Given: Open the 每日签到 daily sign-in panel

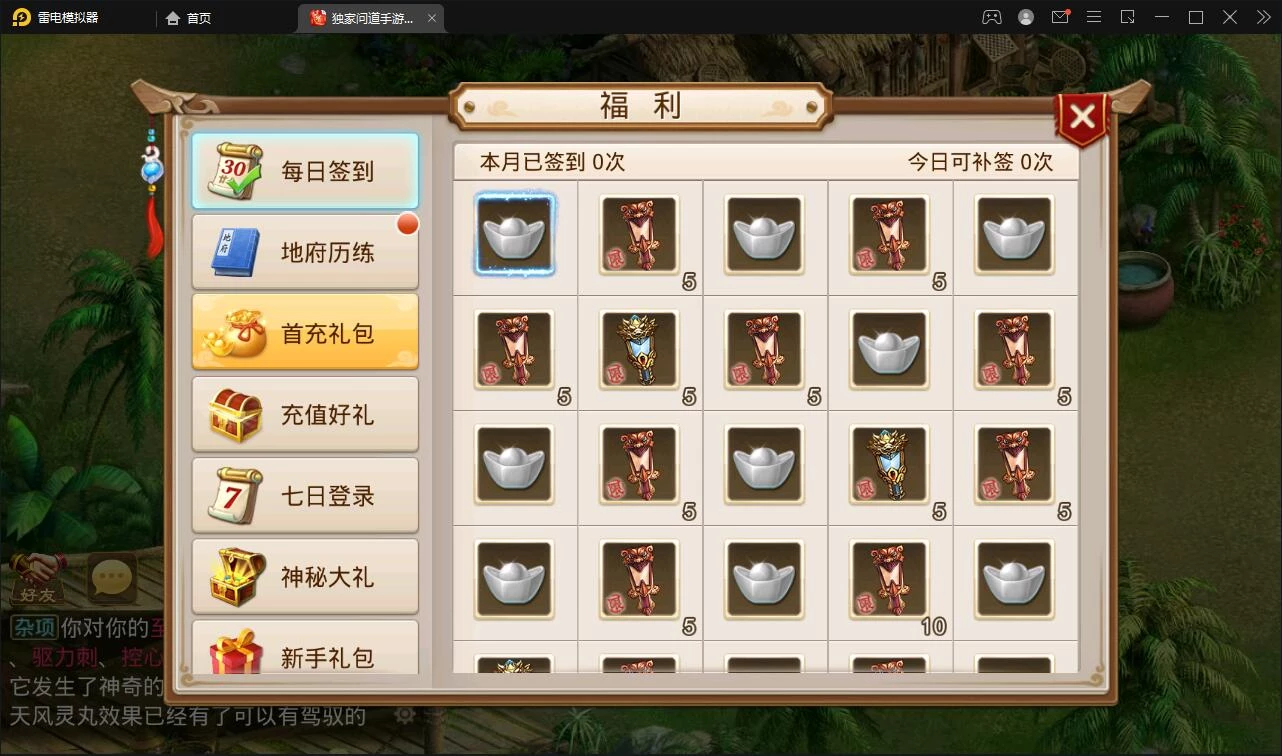Looking at the screenshot, I should pos(304,171).
